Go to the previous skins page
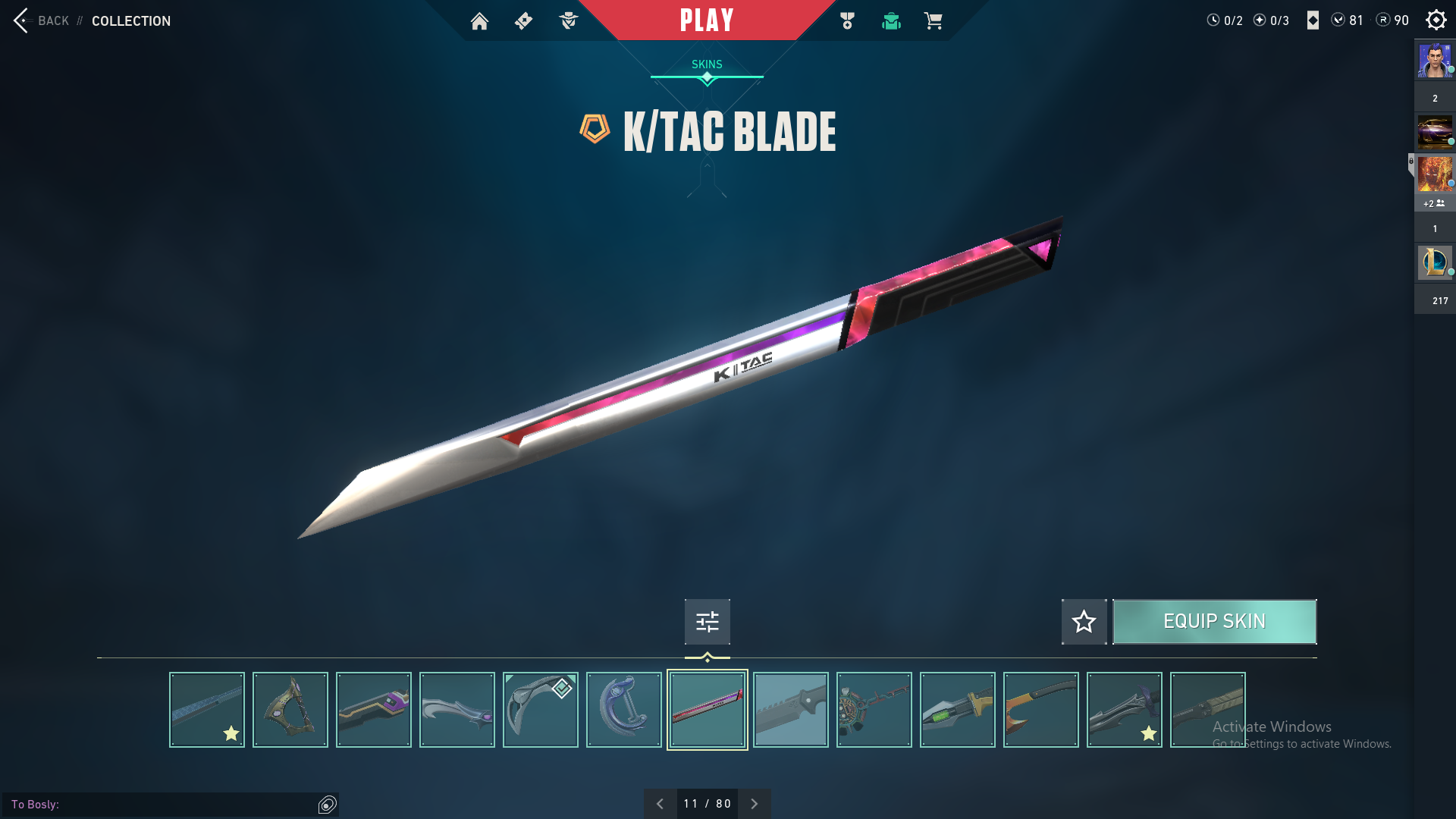Screen dimensions: 1456x819 [x=660, y=804]
